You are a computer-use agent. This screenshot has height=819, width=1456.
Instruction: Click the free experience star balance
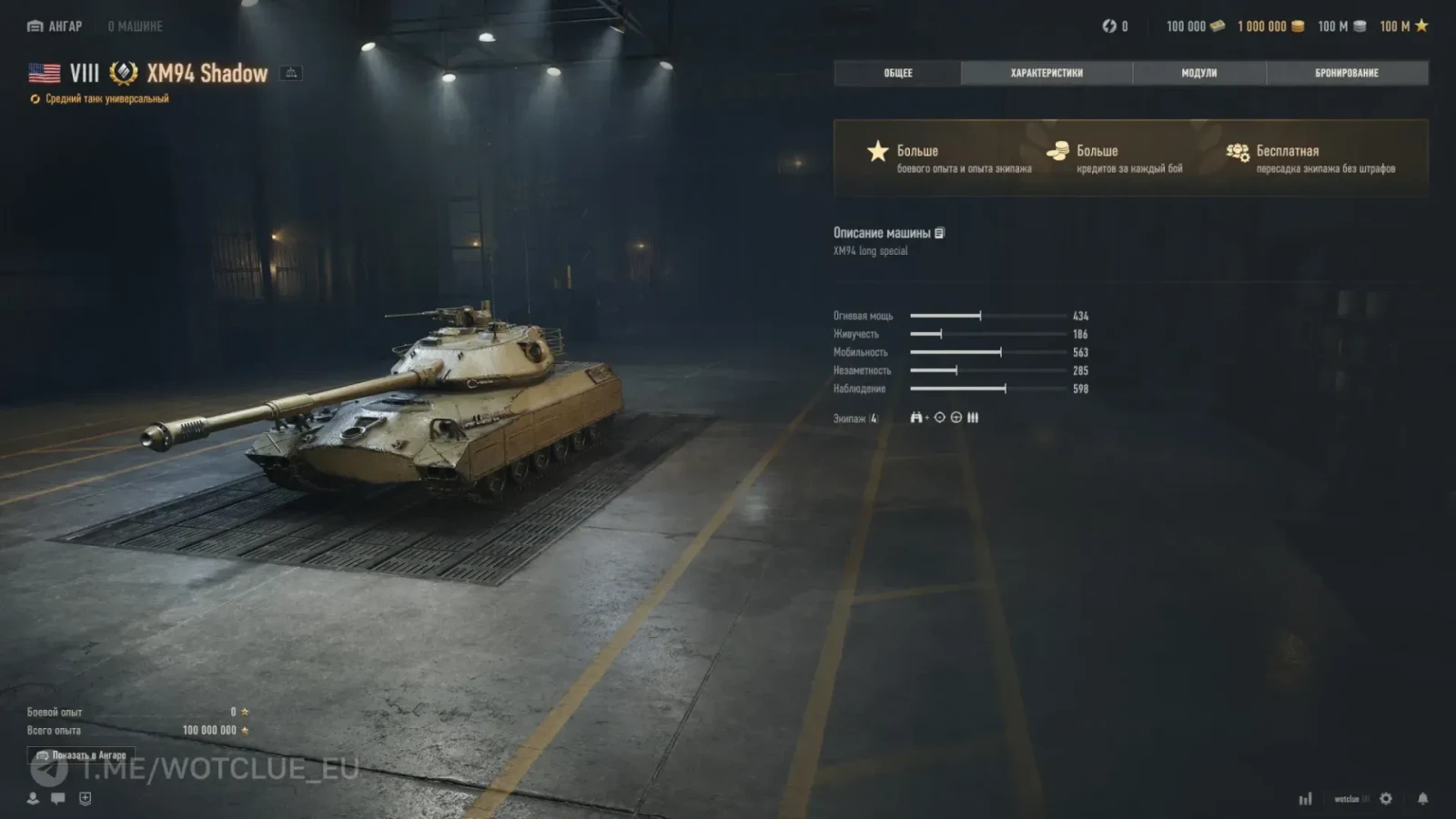tap(1403, 26)
